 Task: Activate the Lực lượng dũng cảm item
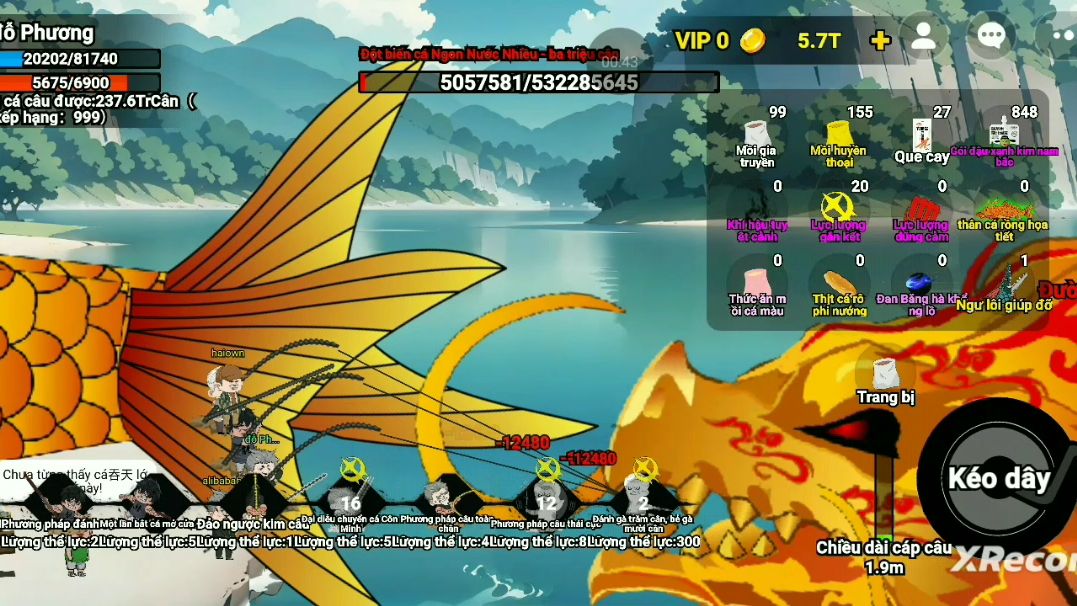click(x=921, y=209)
